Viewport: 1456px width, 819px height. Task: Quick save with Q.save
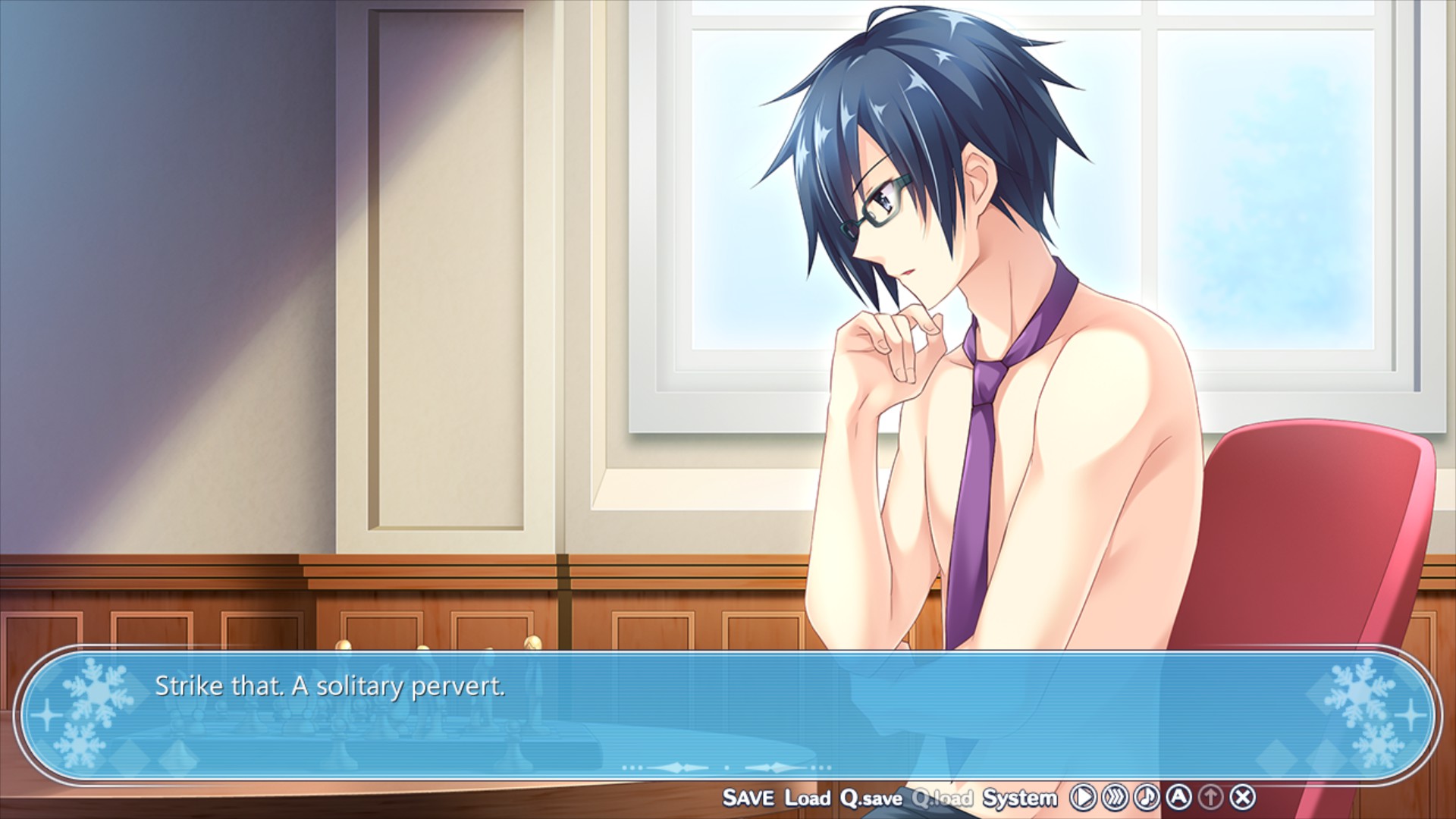(871, 798)
